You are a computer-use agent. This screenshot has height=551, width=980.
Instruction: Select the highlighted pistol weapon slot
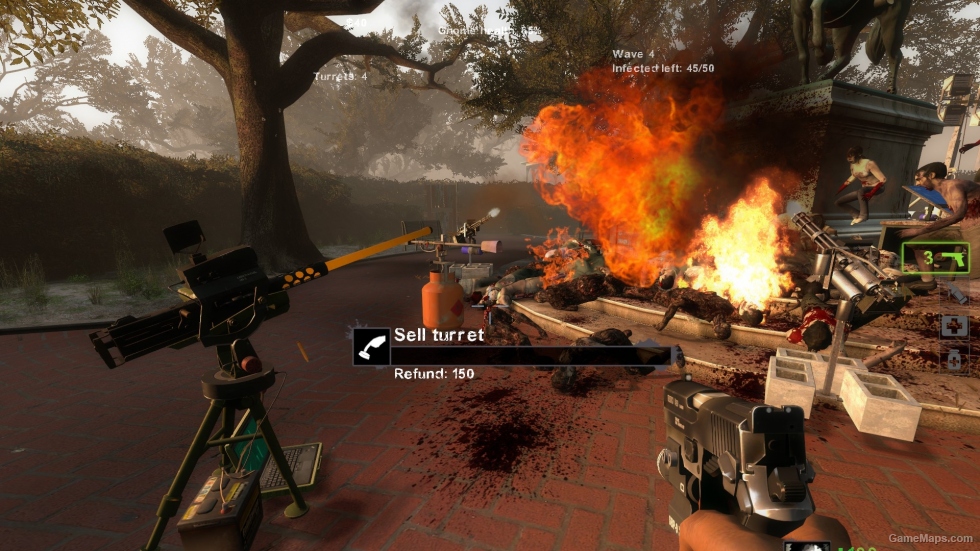point(936,258)
